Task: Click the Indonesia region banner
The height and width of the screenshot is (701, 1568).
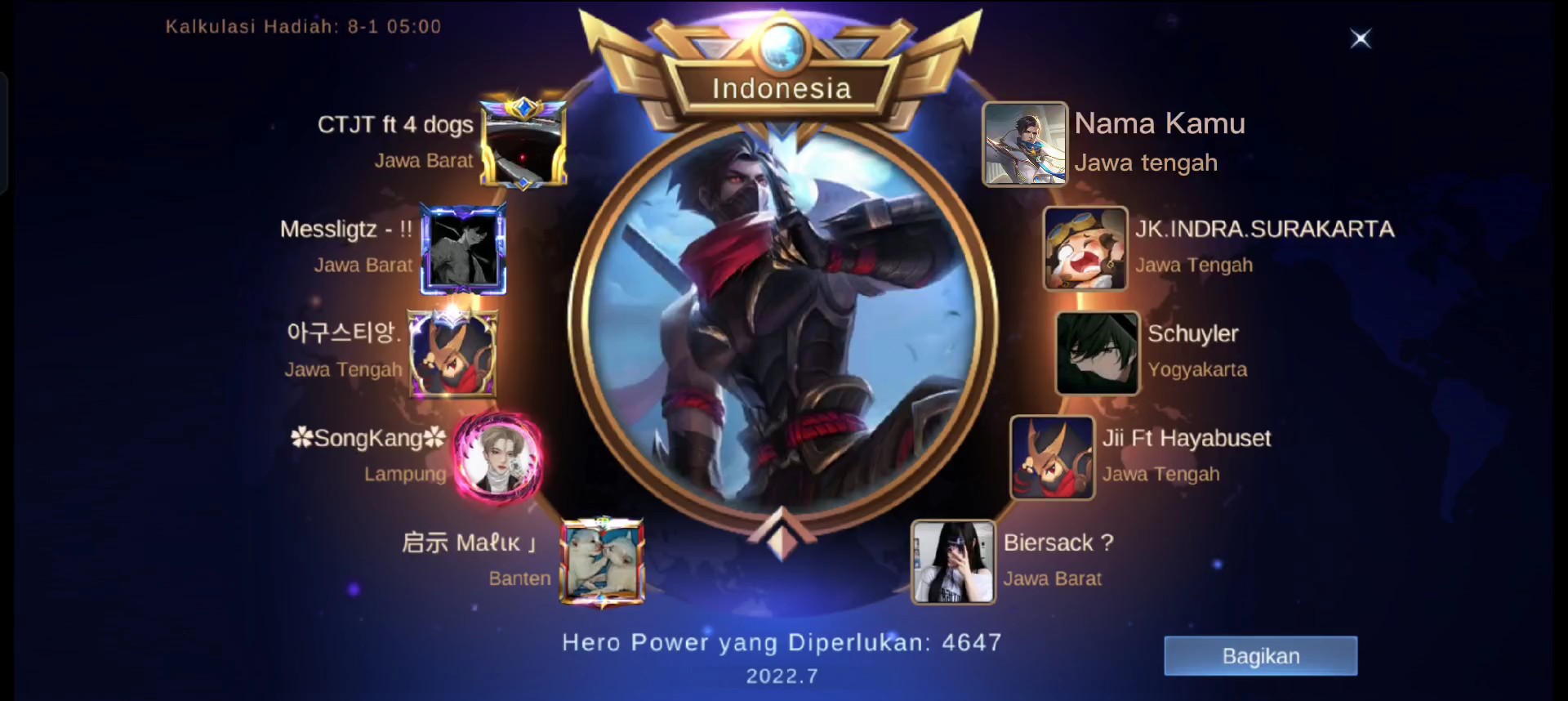Action: click(x=782, y=88)
